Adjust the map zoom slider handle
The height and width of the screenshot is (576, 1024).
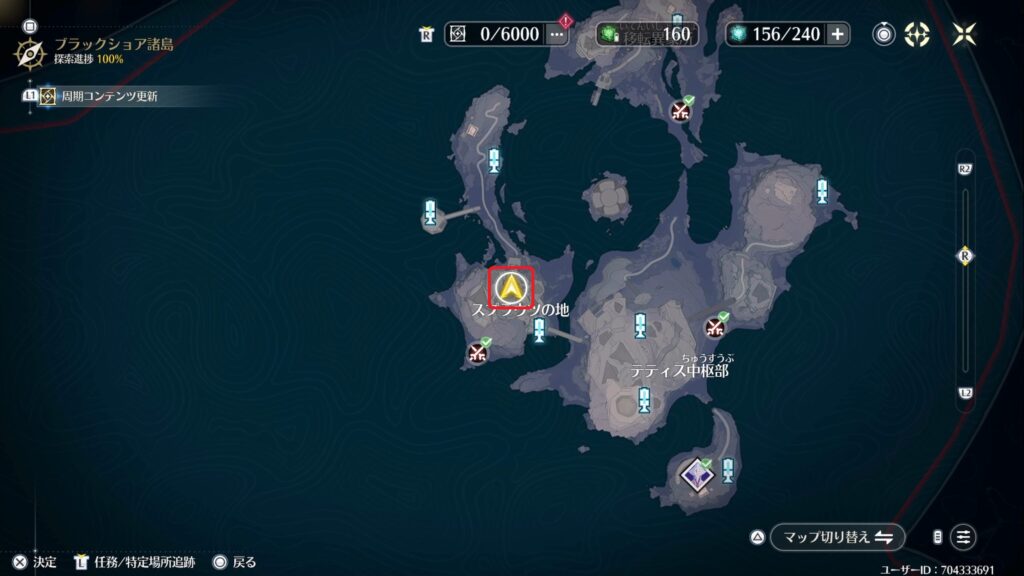point(965,256)
